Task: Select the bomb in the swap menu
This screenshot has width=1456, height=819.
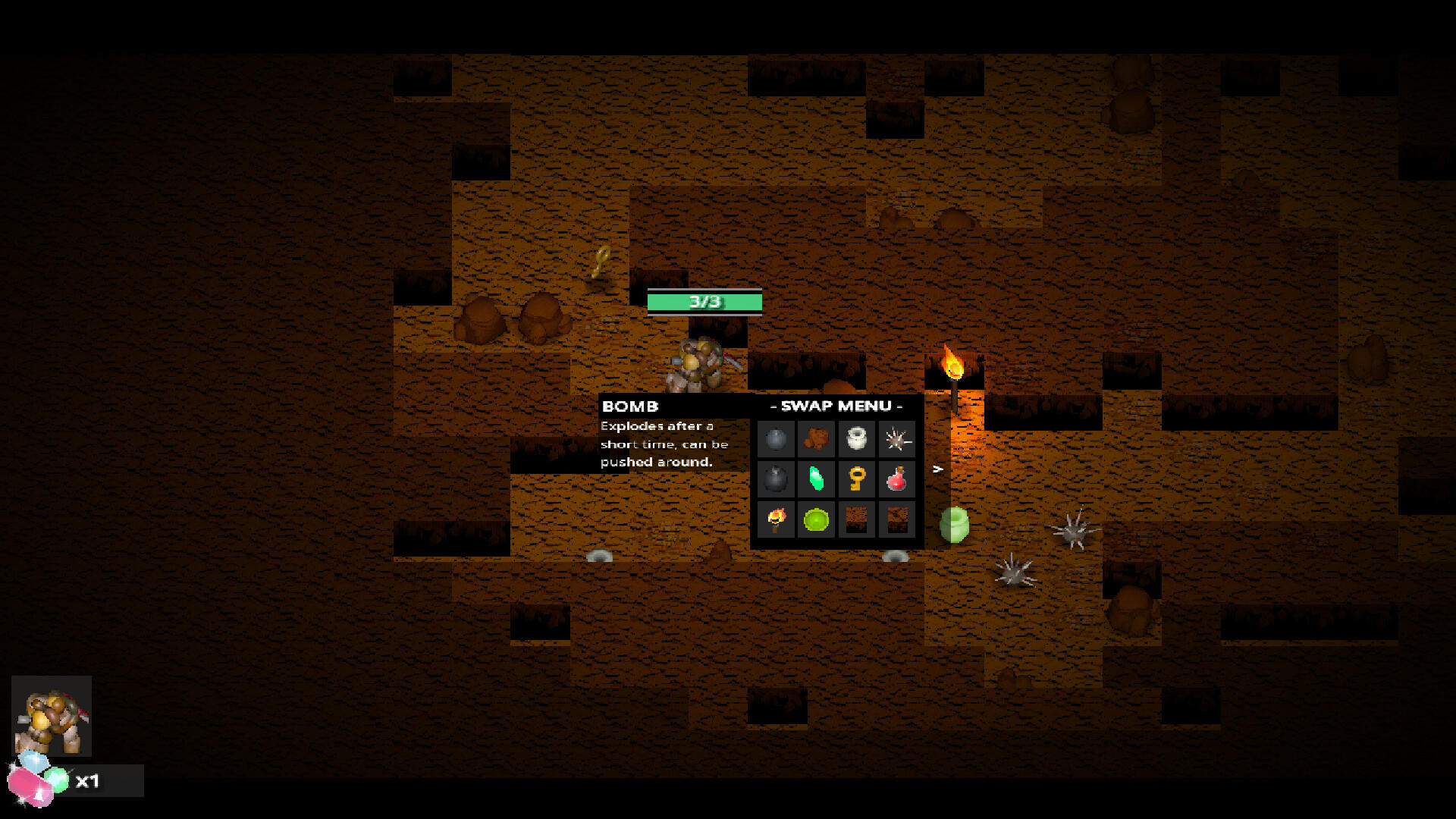Action: 777,439
